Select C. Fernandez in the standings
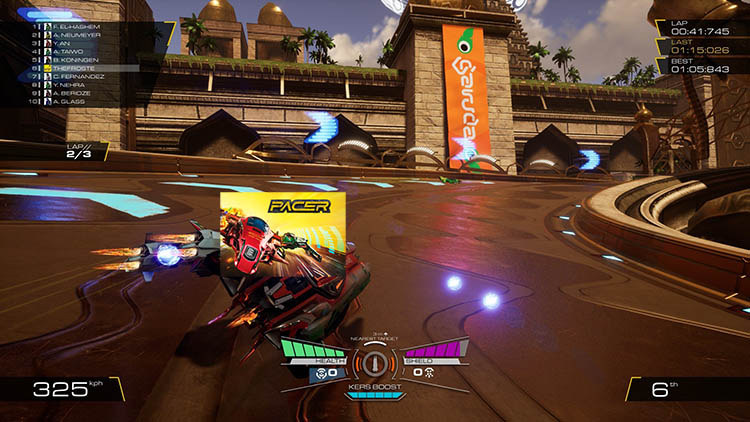 click(66, 77)
